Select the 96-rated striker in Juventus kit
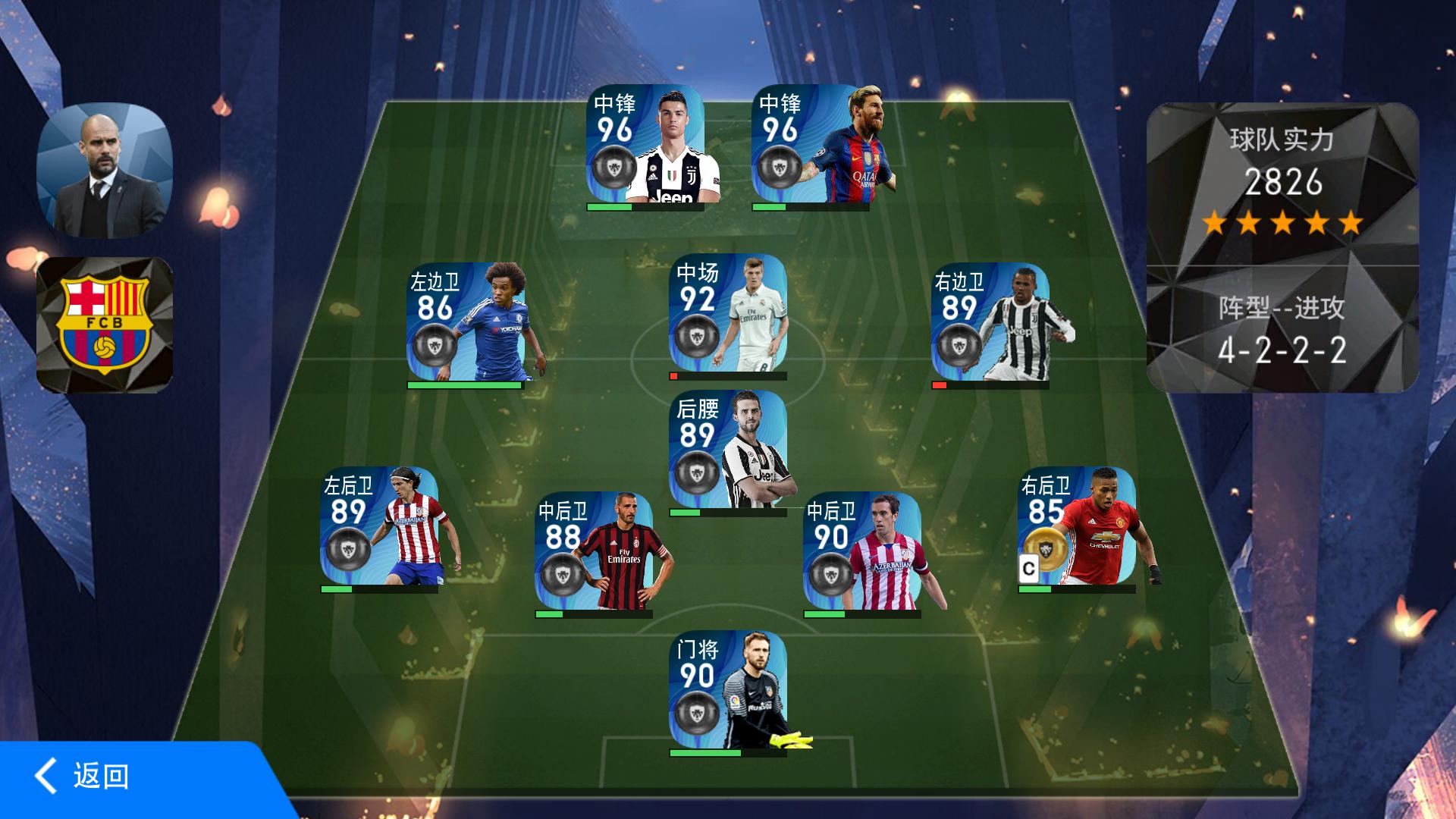1456x819 pixels. [x=645, y=144]
